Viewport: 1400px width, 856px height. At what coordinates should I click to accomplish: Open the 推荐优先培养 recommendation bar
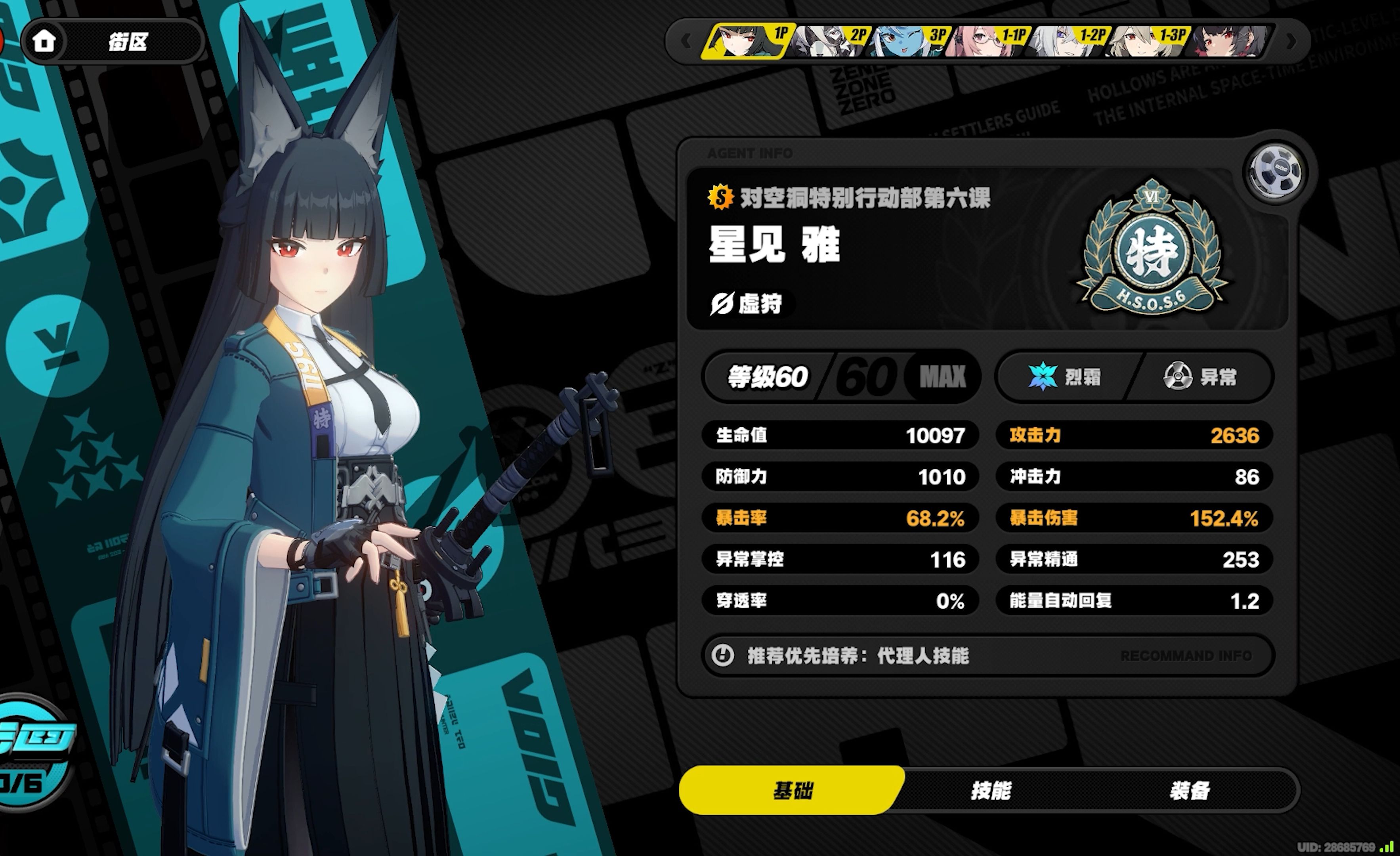click(987, 656)
